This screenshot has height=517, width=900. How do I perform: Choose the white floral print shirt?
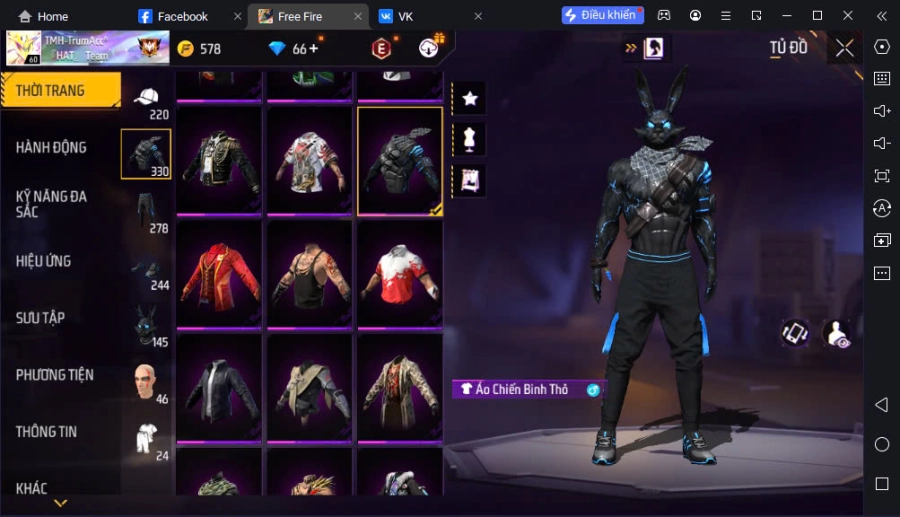coord(309,161)
